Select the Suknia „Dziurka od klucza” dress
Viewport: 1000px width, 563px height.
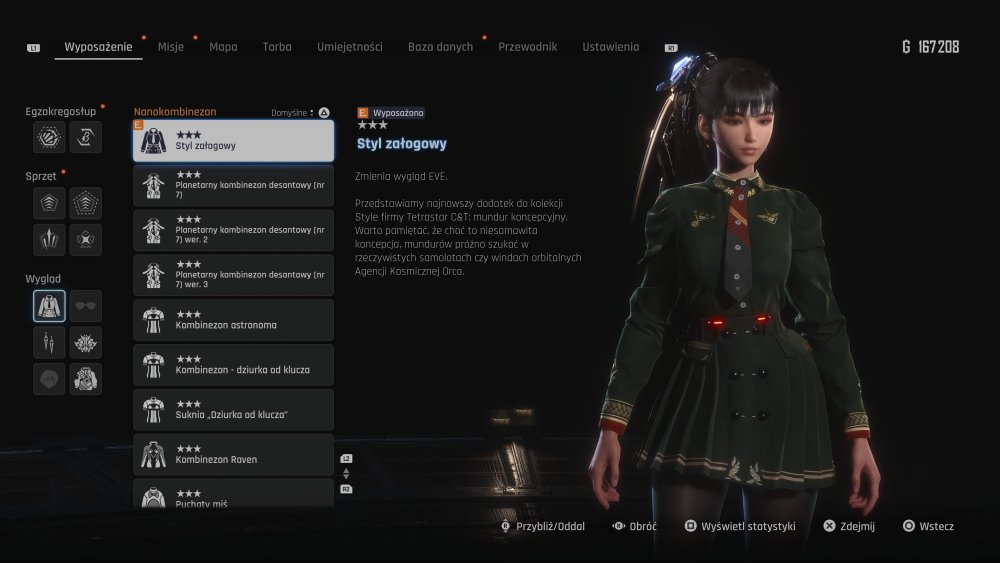(x=233, y=410)
